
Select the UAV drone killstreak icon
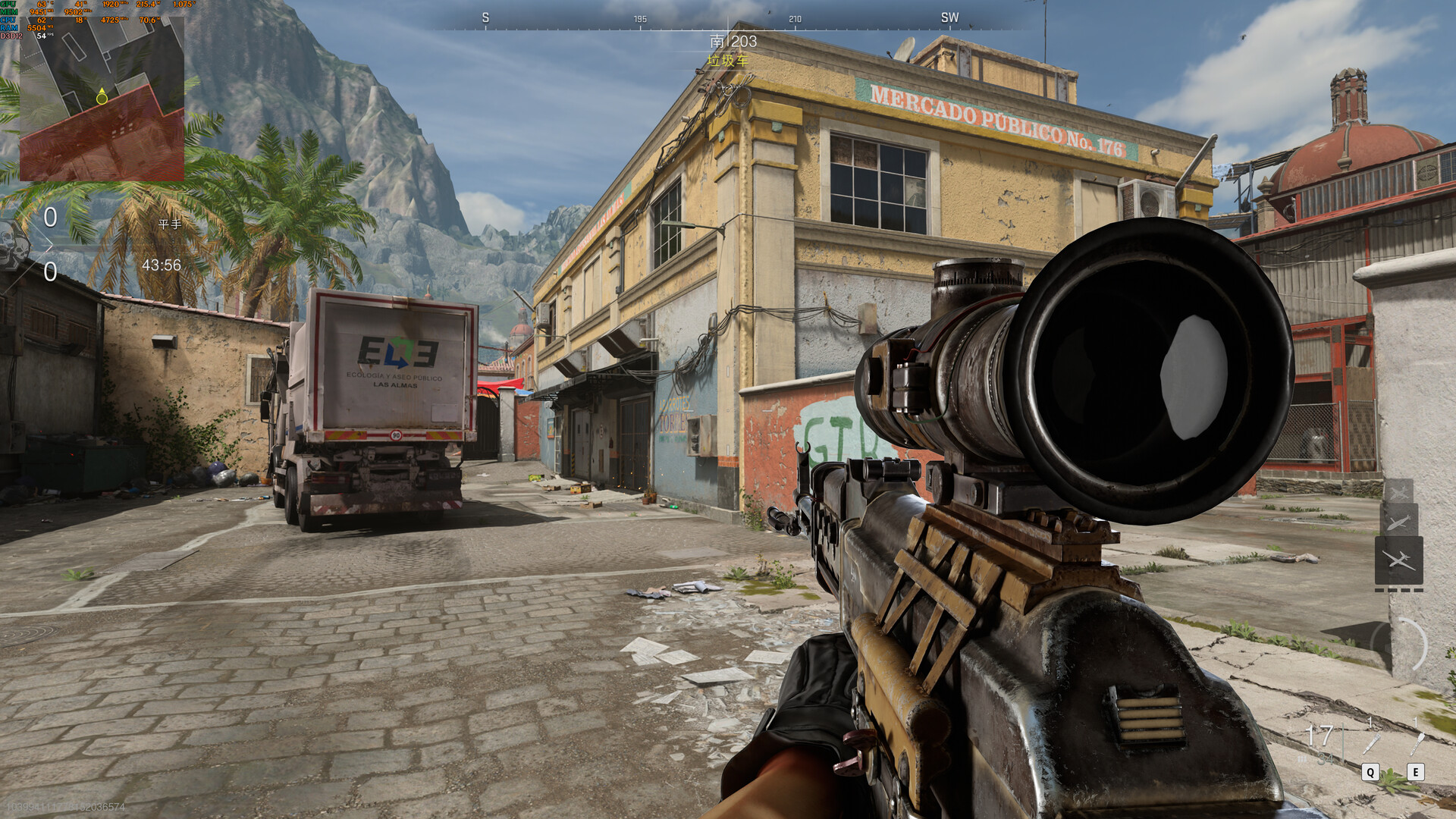click(1398, 560)
